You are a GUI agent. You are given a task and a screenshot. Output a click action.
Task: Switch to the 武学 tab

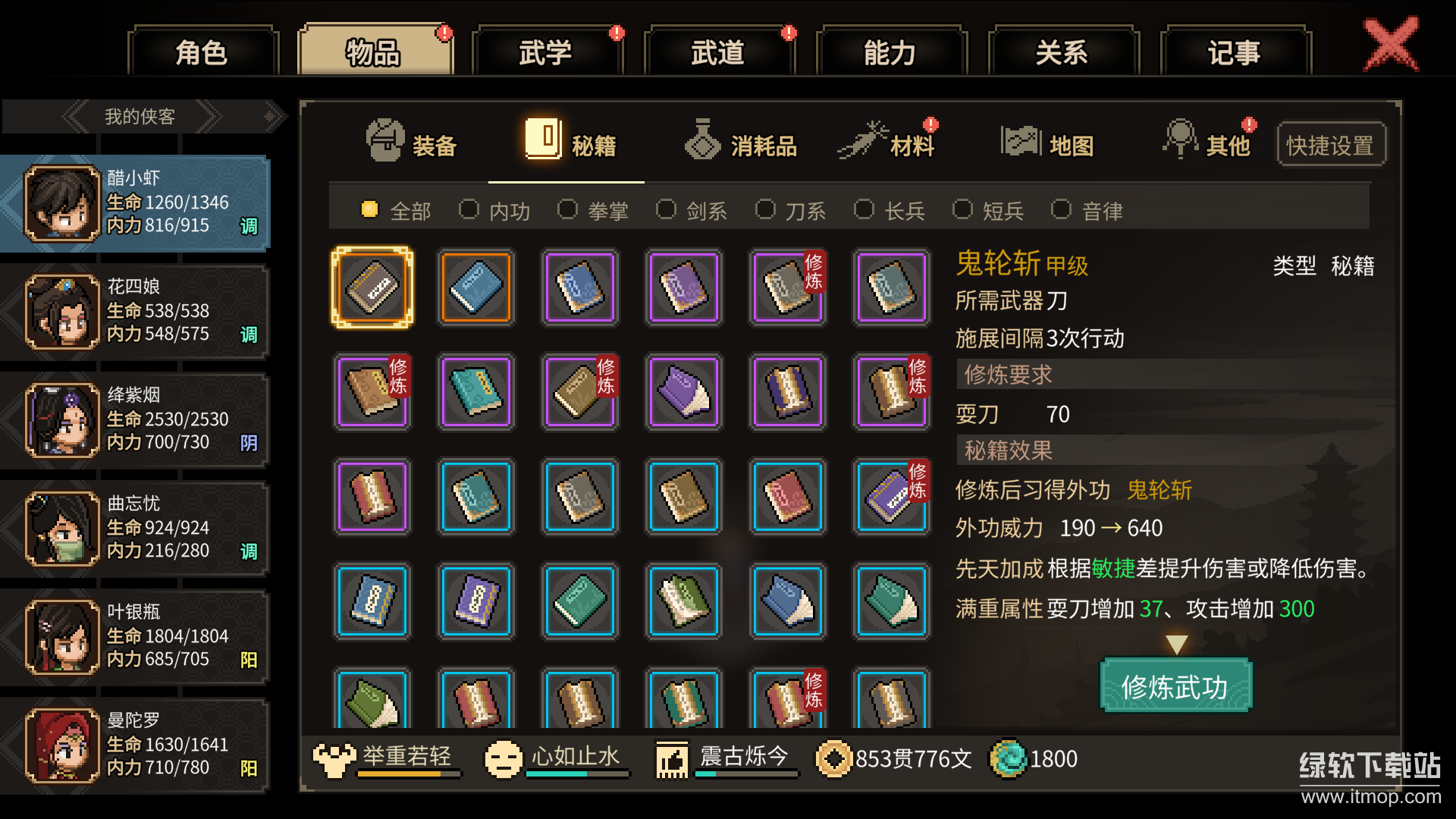(547, 50)
